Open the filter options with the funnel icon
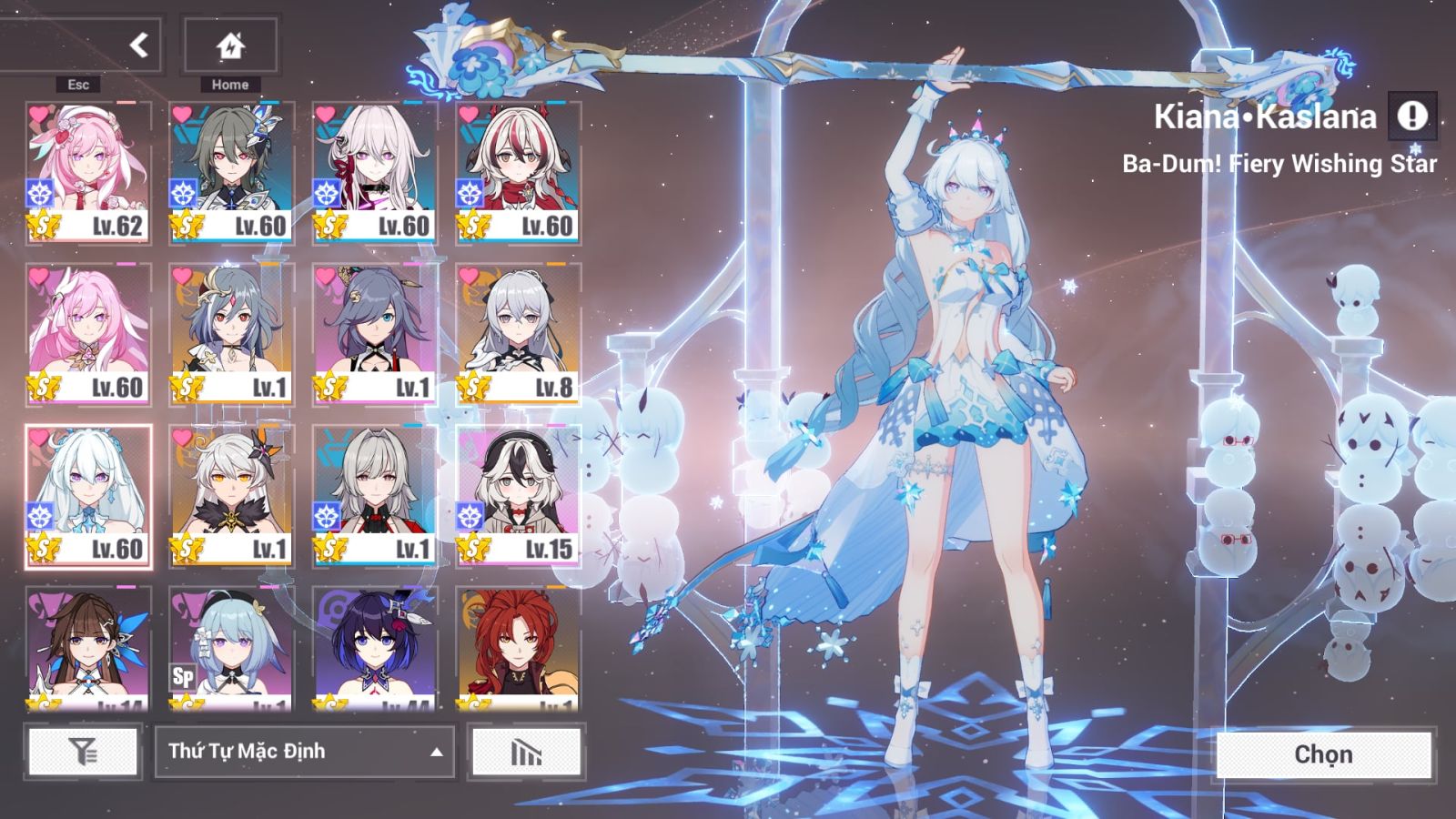Image resolution: width=1456 pixels, height=819 pixels. tap(82, 752)
